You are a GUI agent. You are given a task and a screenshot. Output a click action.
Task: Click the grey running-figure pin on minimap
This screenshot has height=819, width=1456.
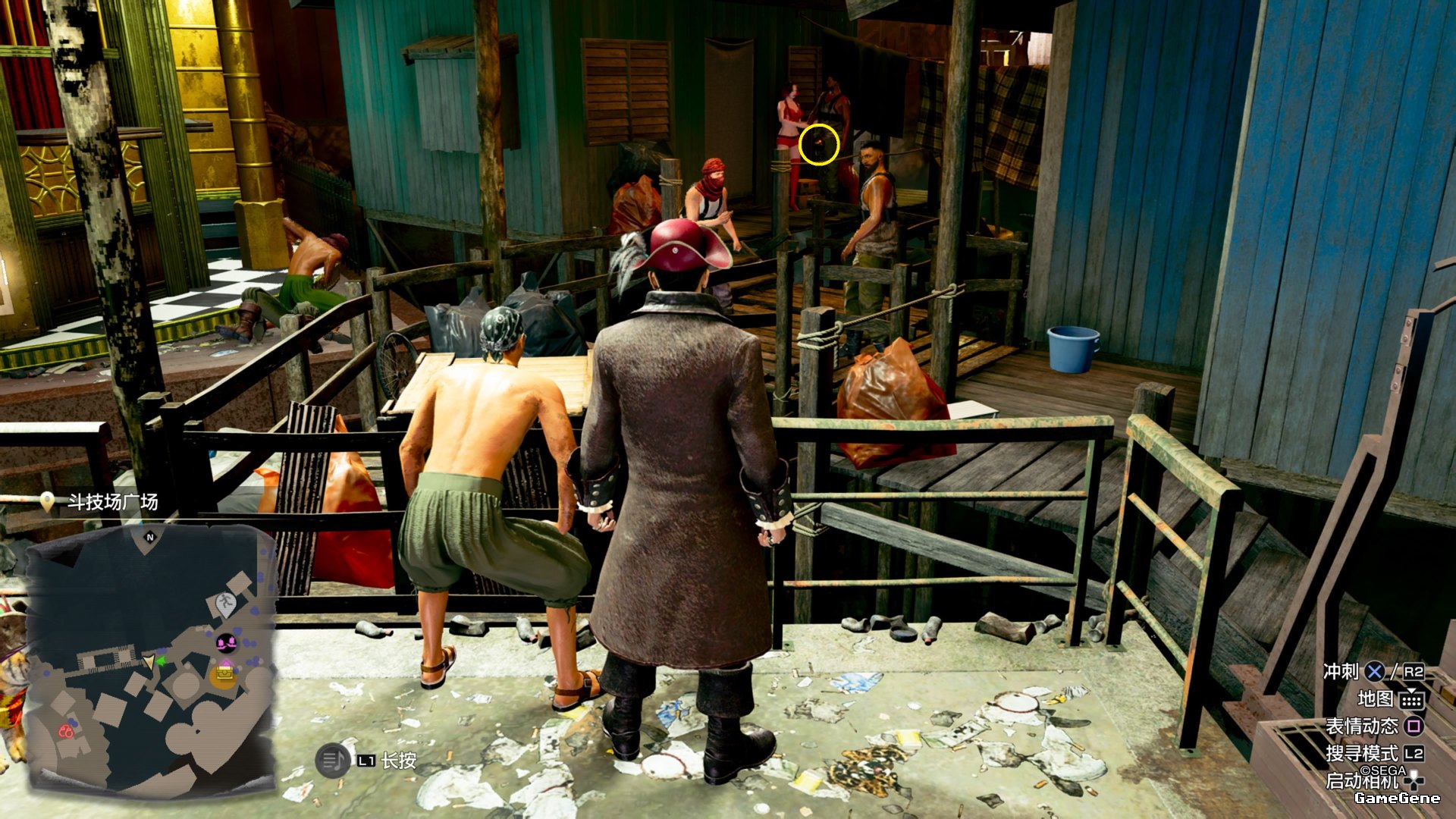tap(225, 604)
